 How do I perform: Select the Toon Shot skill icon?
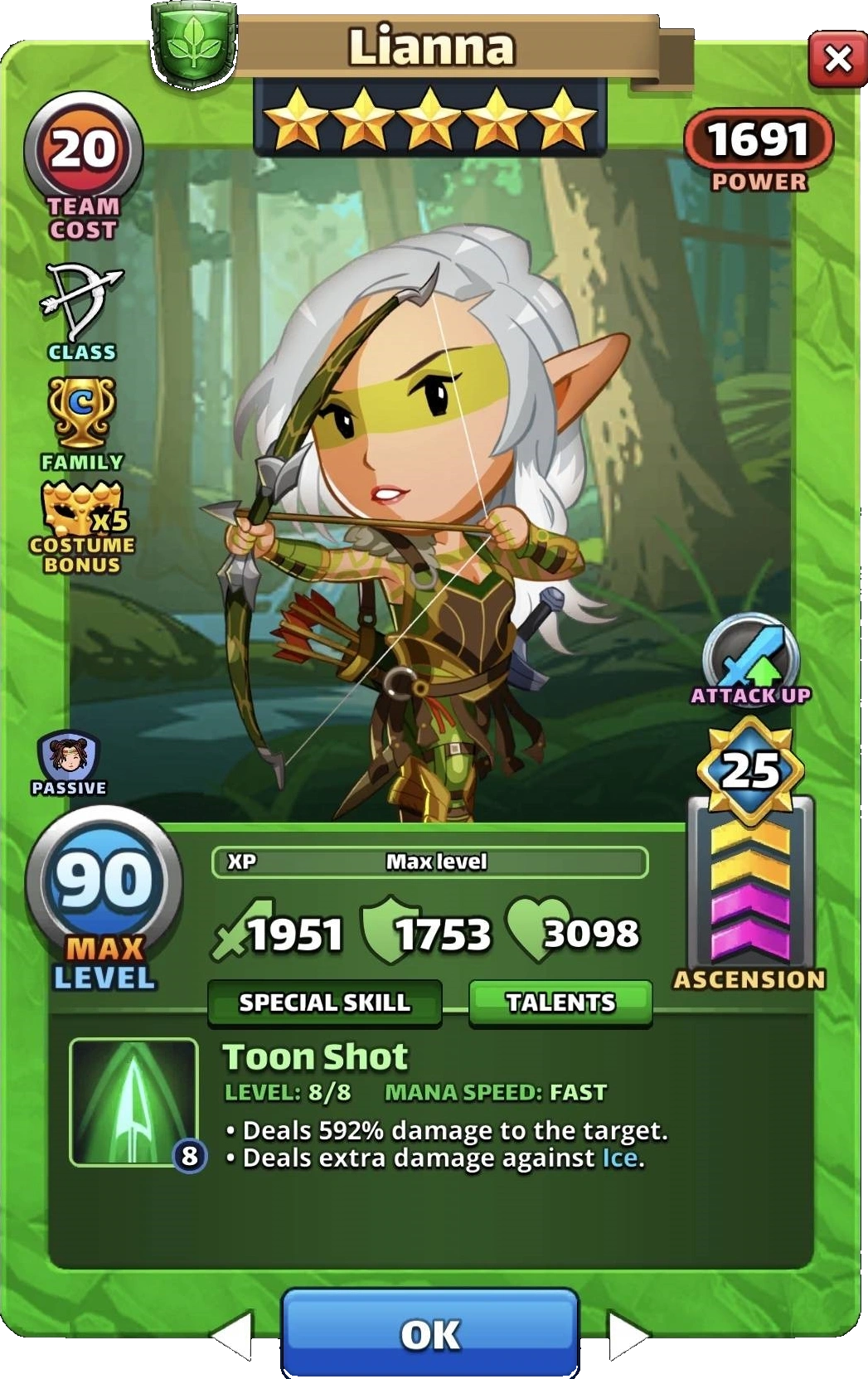(x=133, y=1101)
